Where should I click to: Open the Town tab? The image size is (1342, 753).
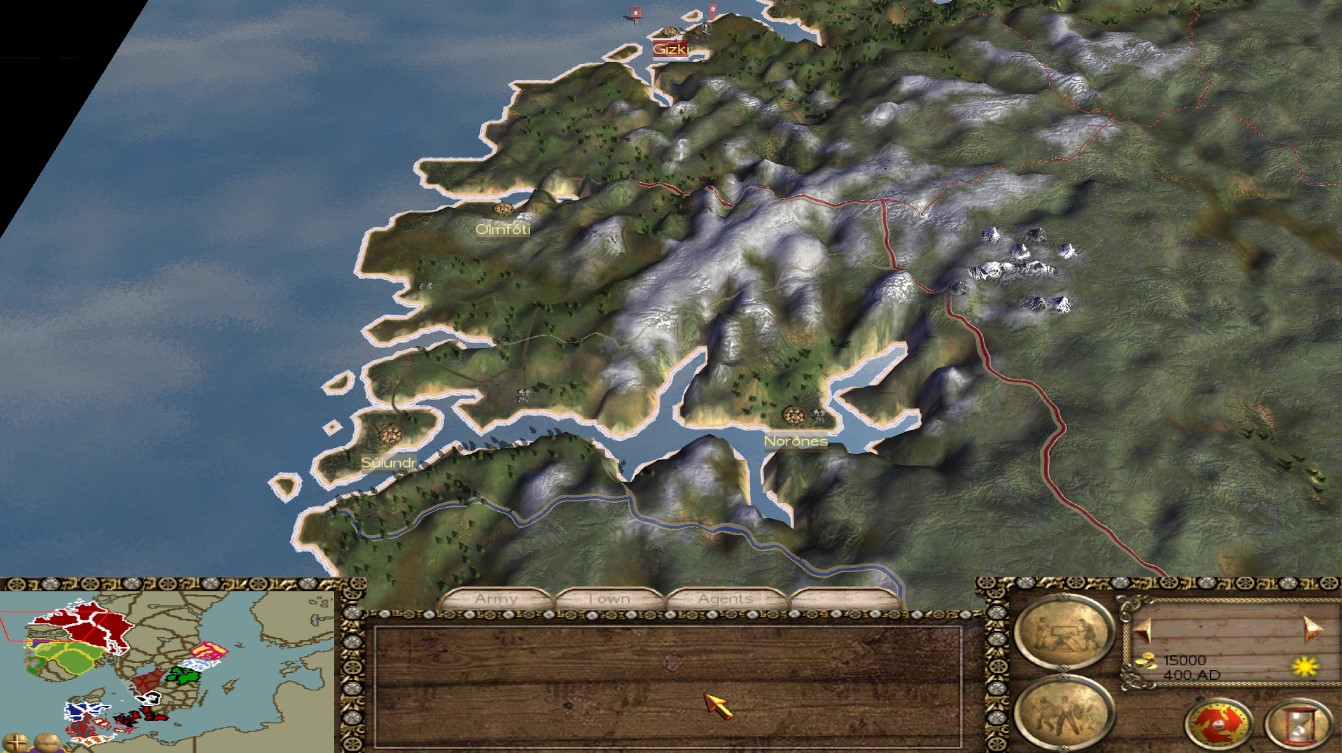click(609, 599)
